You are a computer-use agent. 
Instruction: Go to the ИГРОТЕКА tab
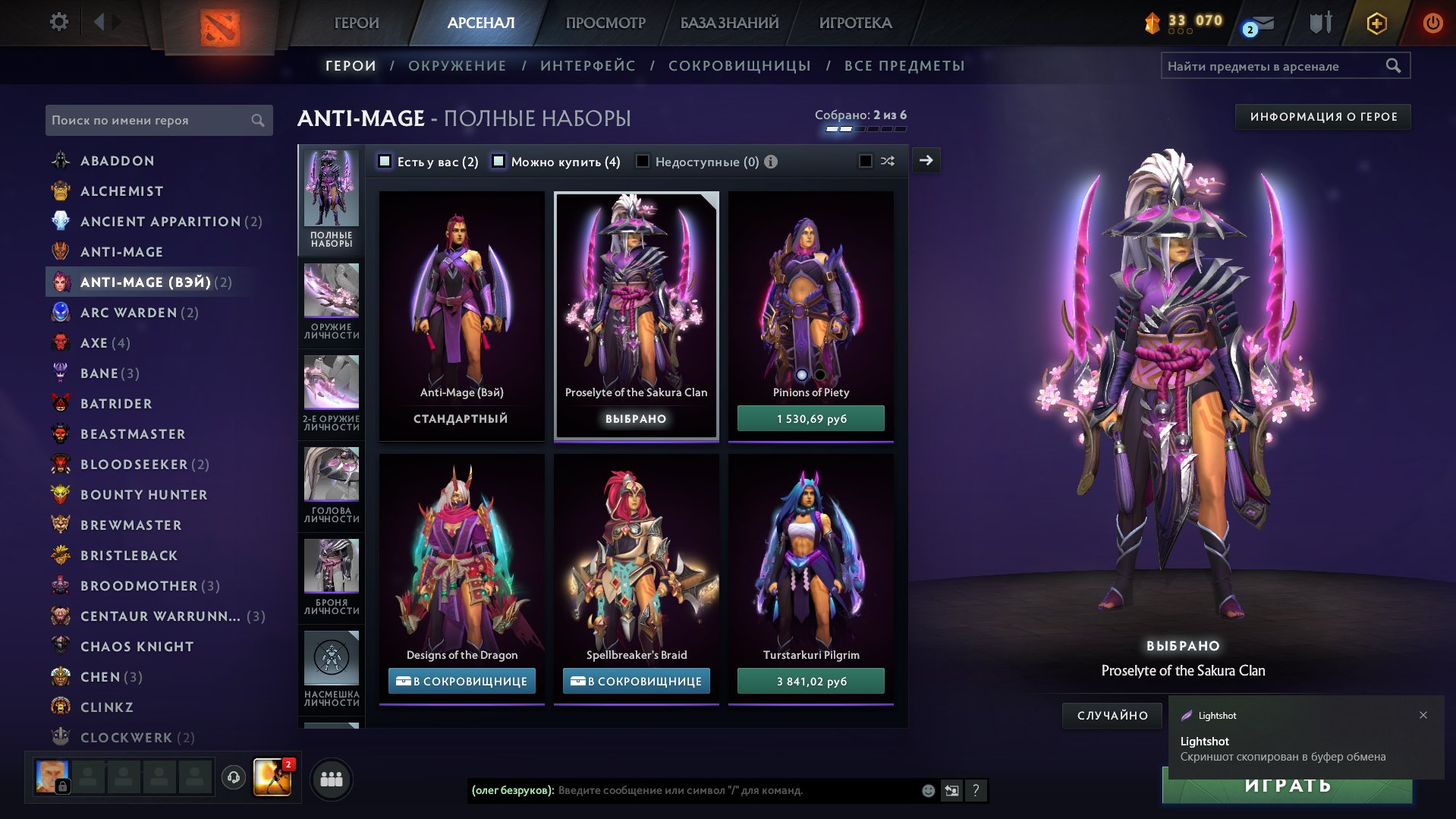point(855,23)
